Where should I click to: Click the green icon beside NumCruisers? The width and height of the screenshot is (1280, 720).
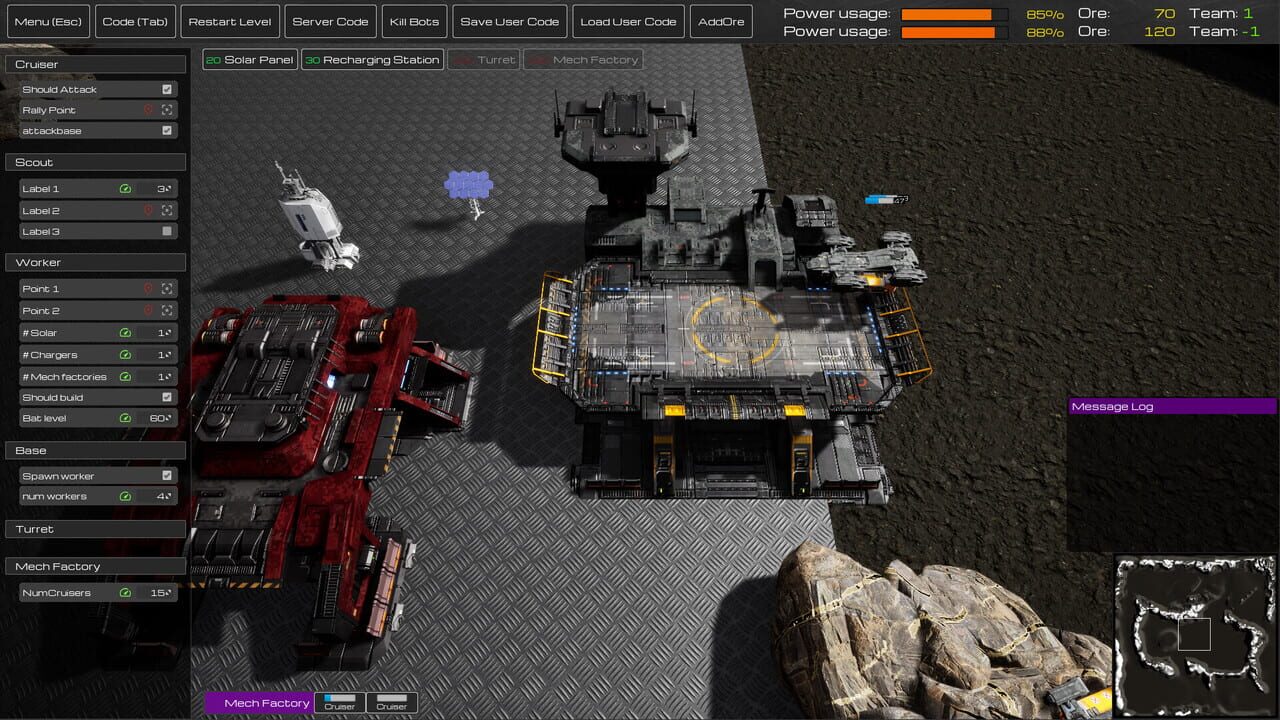click(125, 592)
